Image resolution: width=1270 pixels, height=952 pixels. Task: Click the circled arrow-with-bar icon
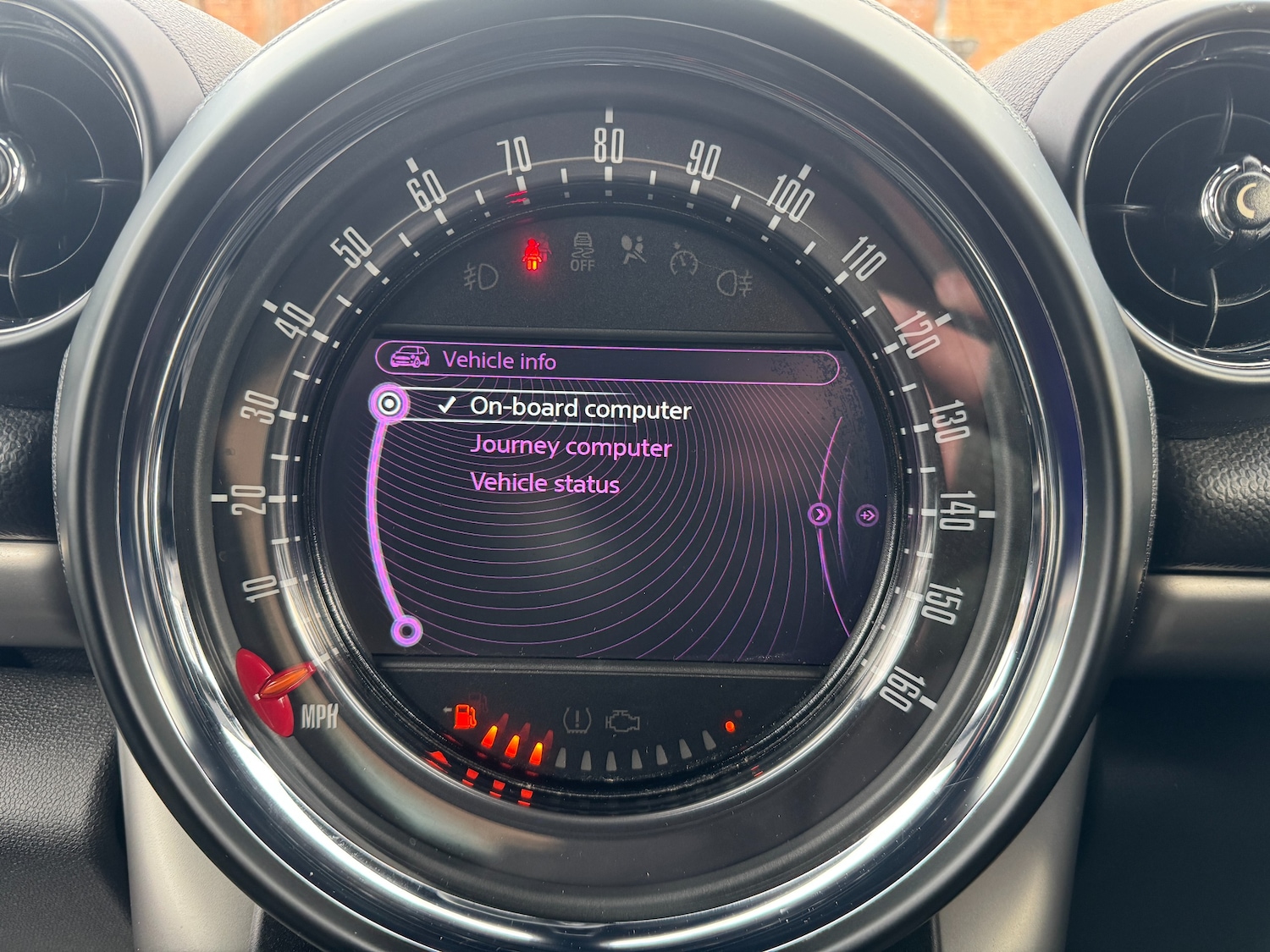867,515
